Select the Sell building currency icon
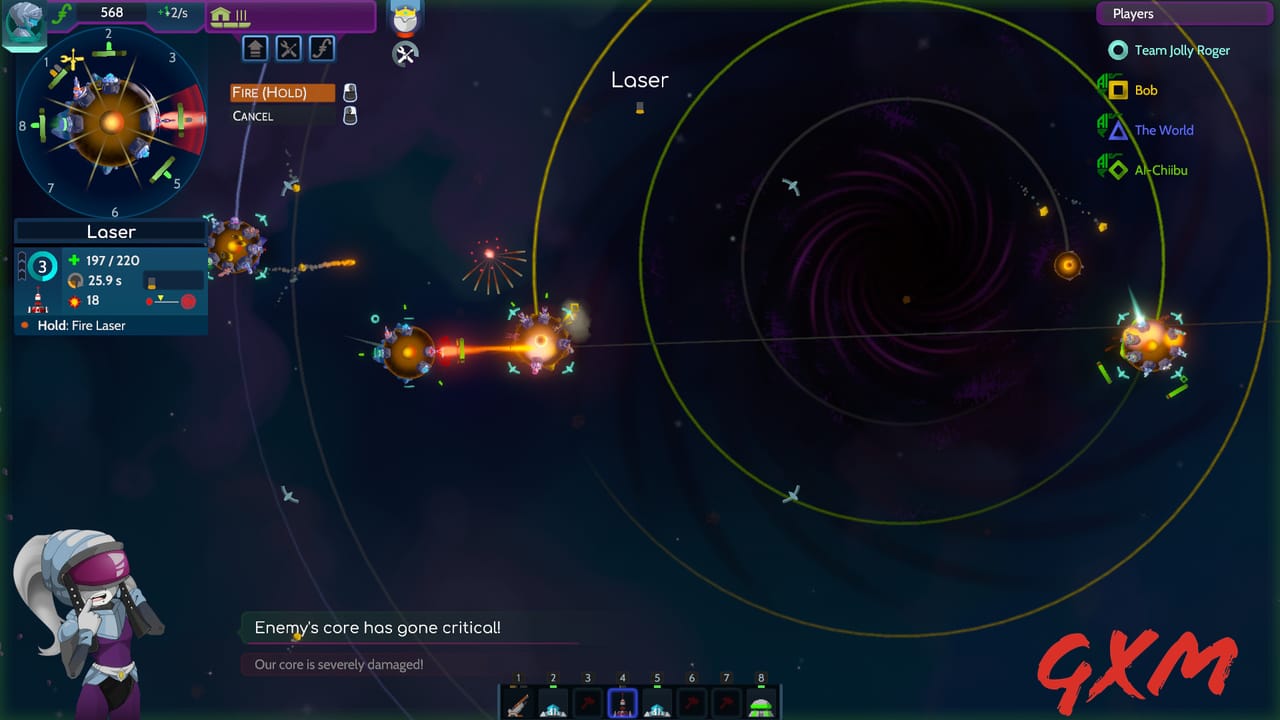This screenshot has height=720, width=1280. (x=322, y=48)
